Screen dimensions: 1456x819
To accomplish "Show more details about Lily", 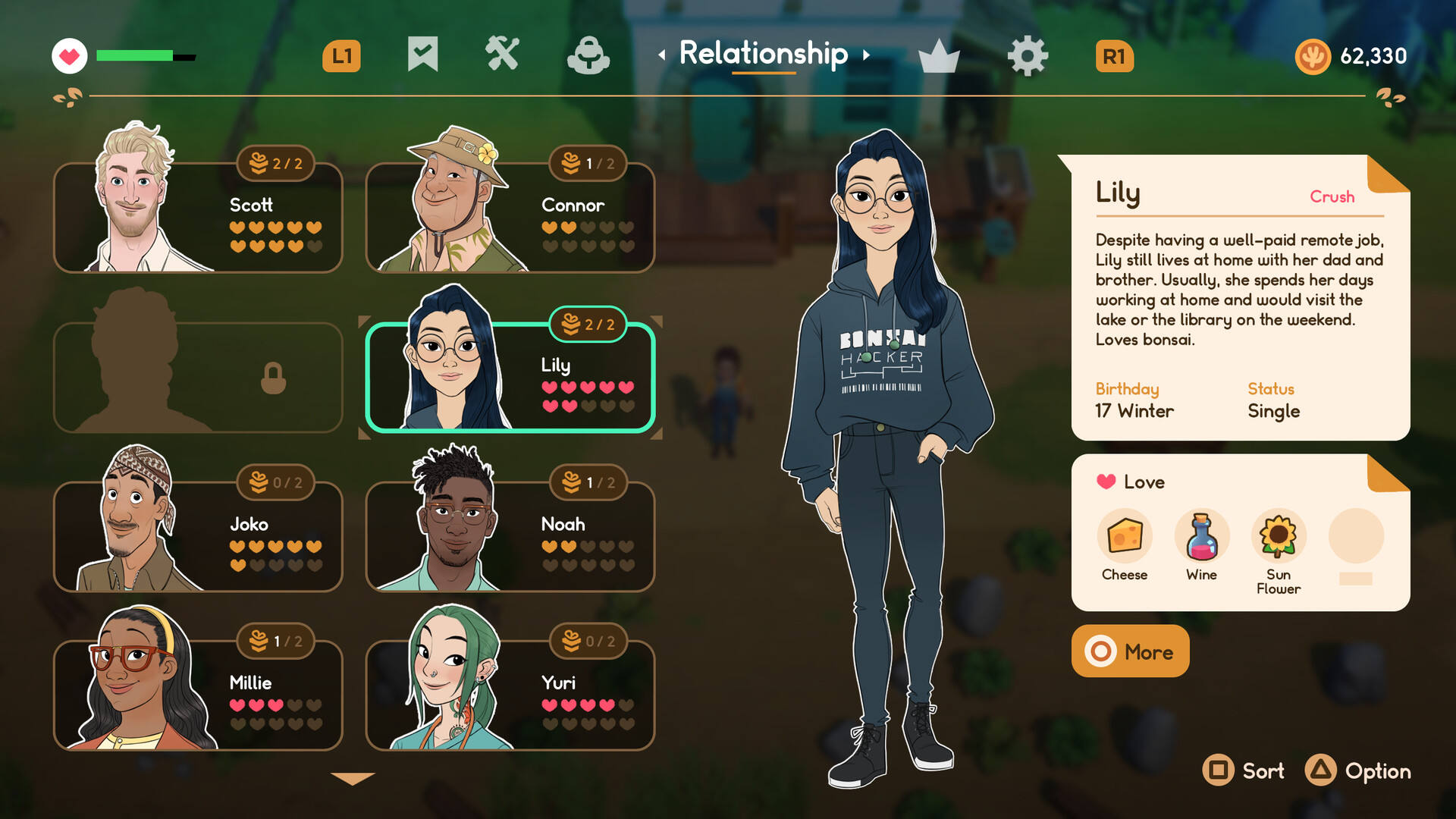I will (x=1130, y=651).
